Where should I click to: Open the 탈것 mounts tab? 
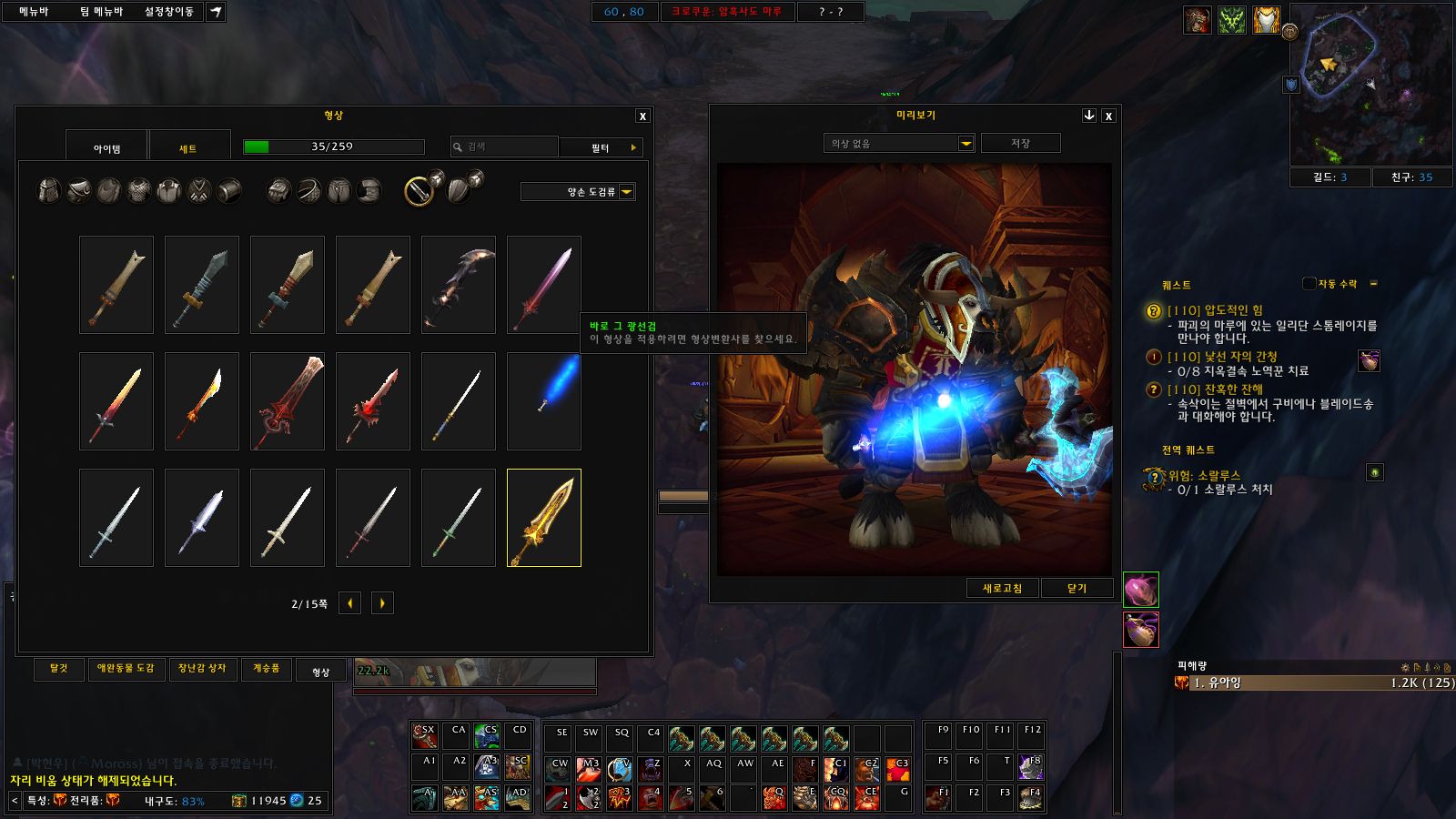59,669
